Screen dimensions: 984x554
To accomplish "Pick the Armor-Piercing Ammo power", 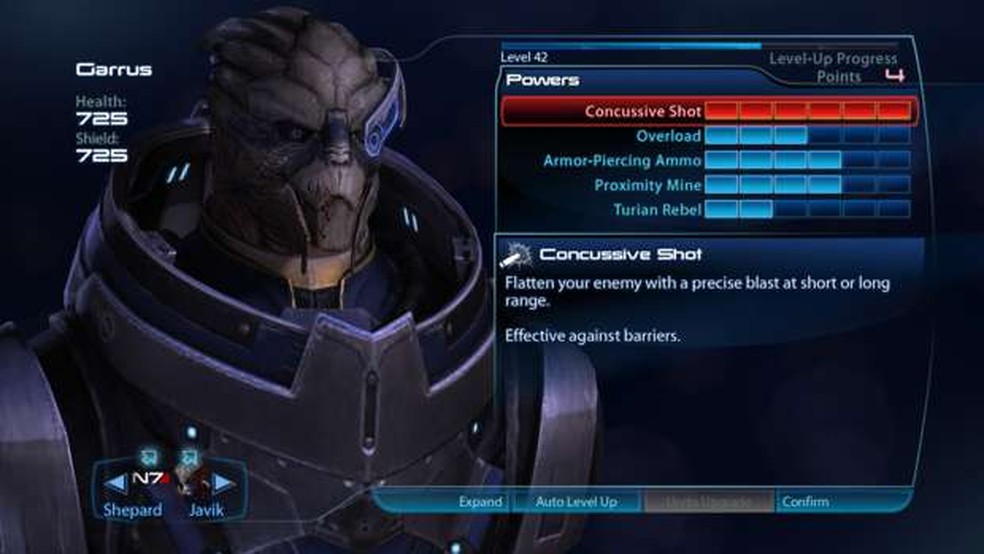I will point(706,160).
